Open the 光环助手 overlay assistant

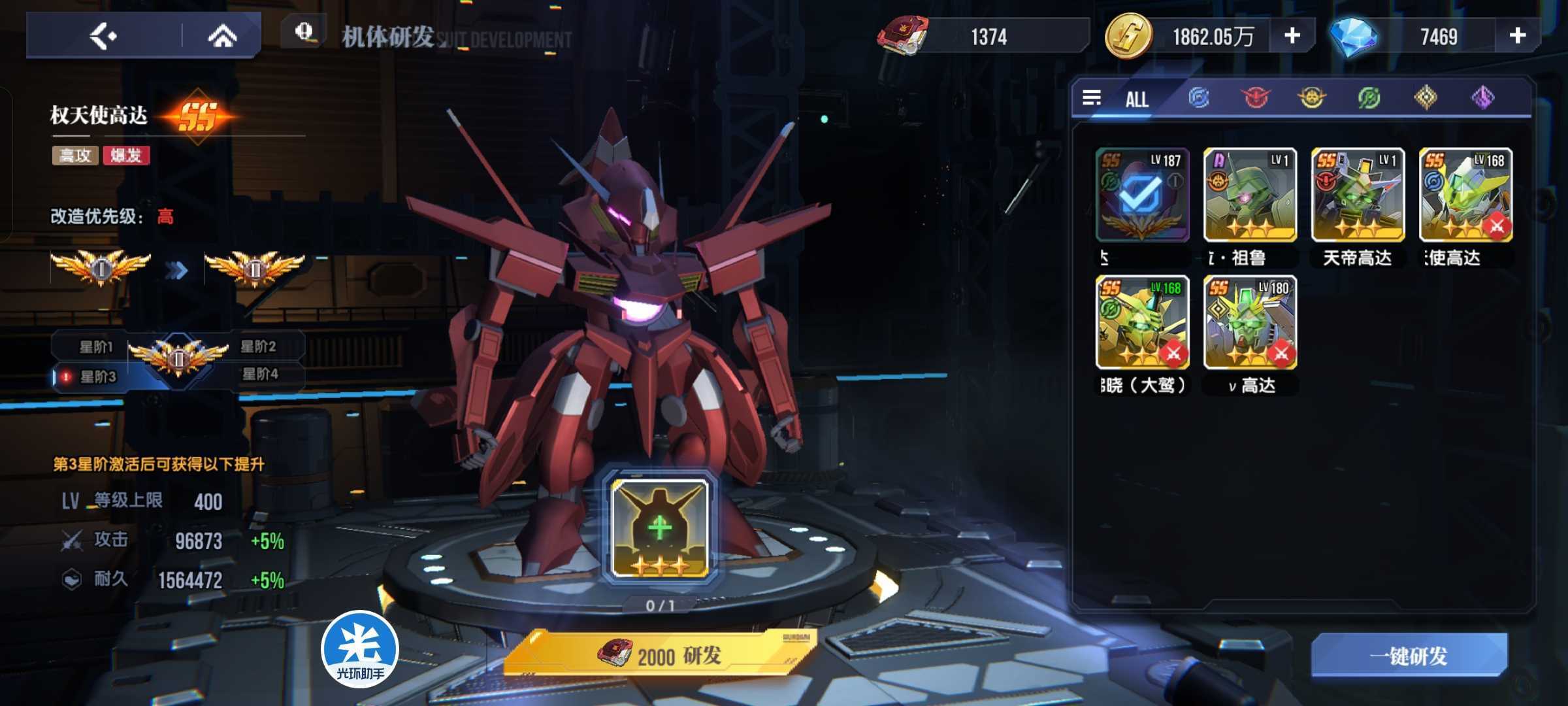360,649
